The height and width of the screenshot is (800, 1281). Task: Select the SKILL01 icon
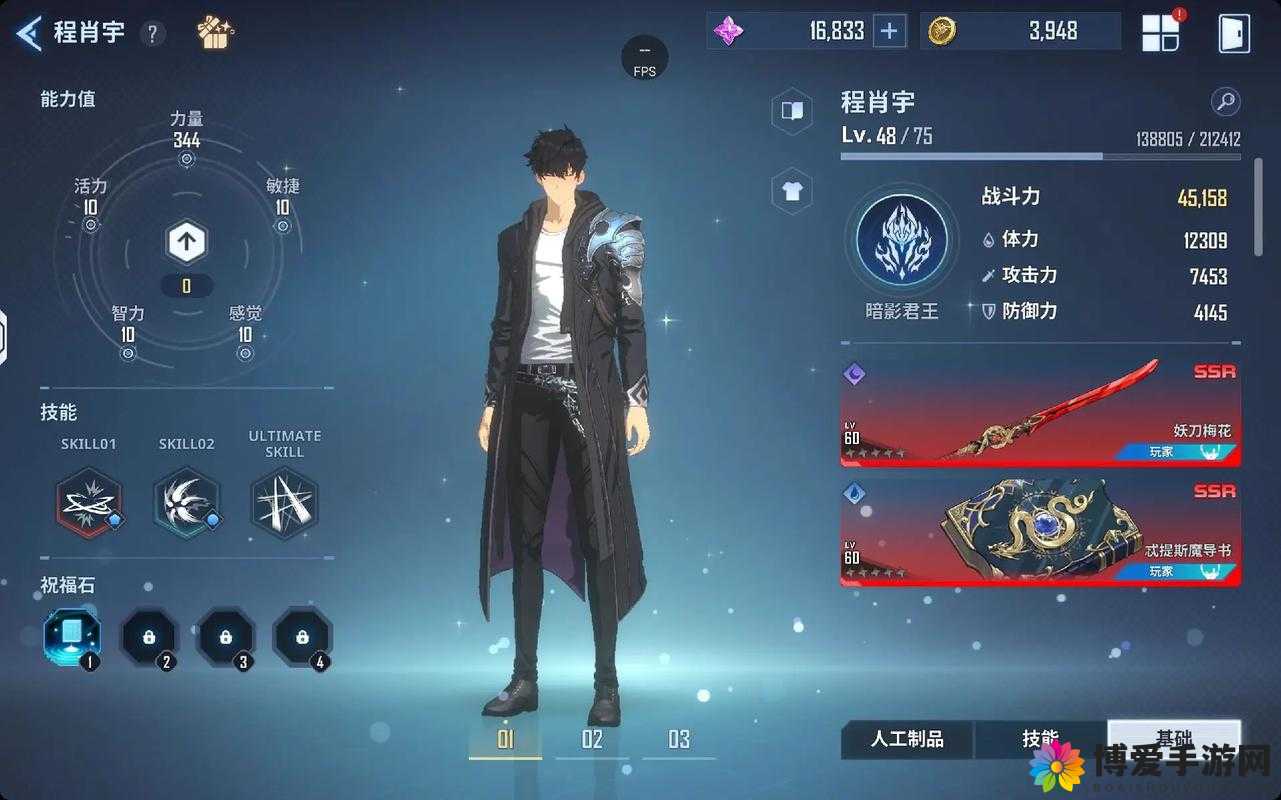[89, 502]
